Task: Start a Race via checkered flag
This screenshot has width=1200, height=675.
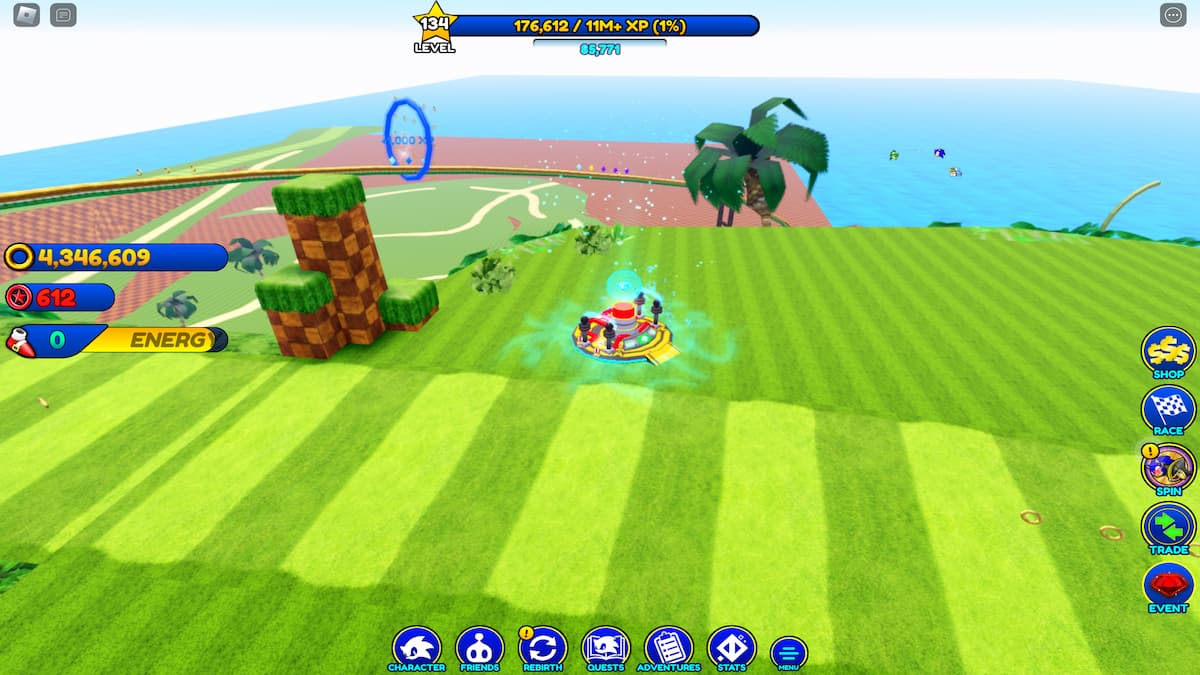Action: click(x=1168, y=409)
